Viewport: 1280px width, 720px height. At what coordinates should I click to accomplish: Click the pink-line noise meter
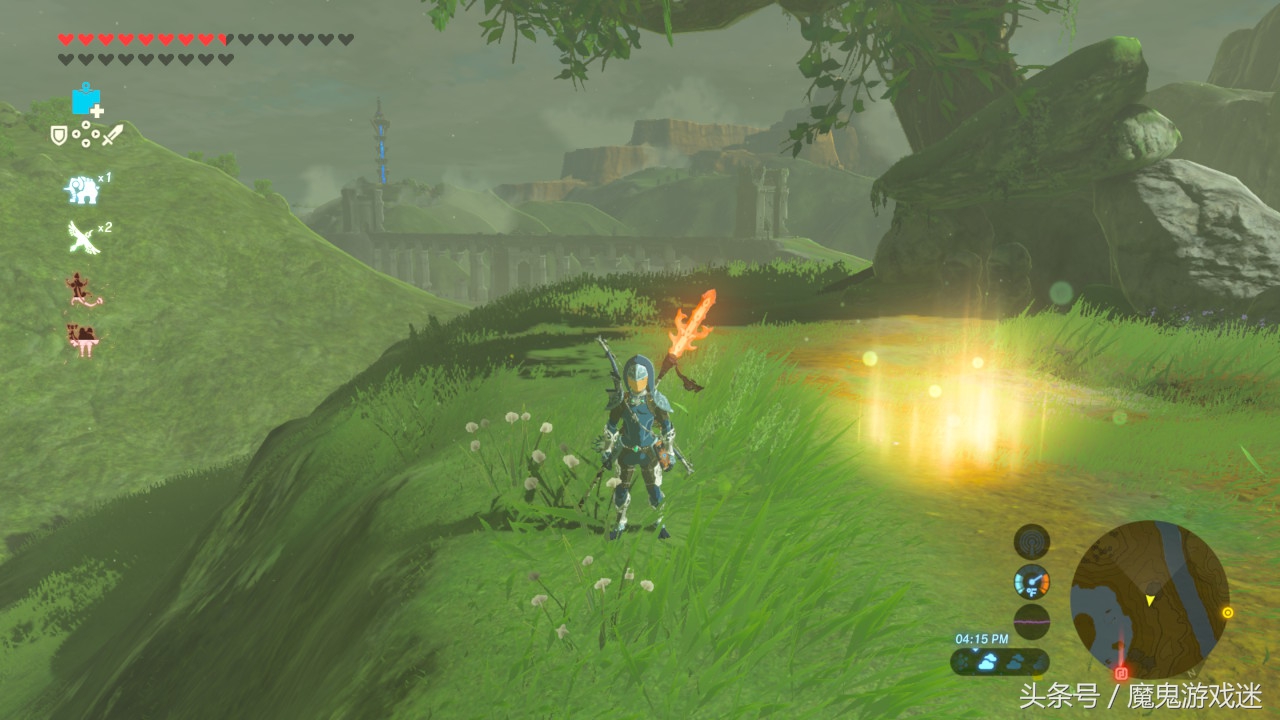(x=1032, y=621)
